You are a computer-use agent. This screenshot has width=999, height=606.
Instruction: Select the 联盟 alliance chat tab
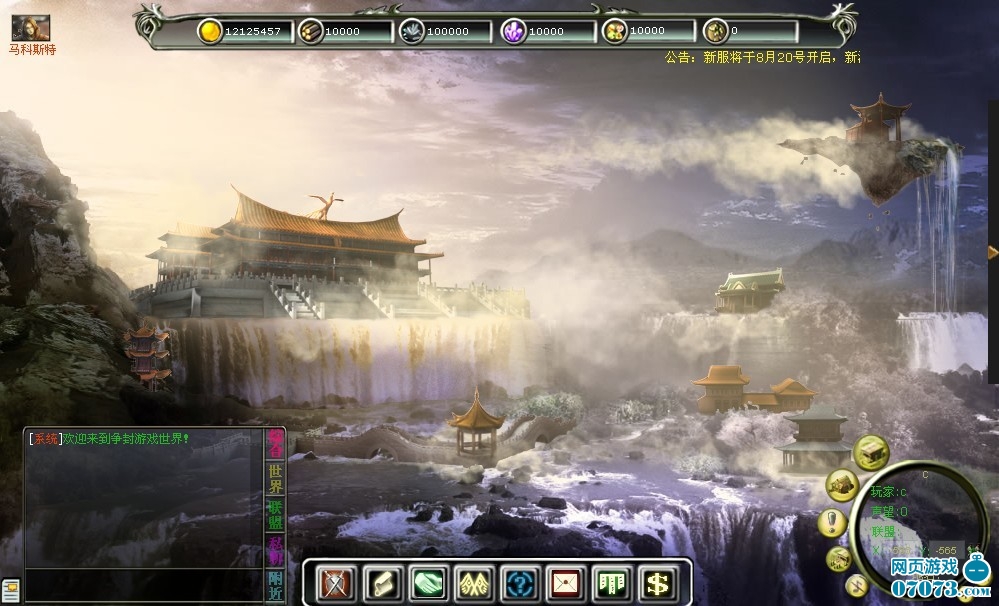click(275, 513)
